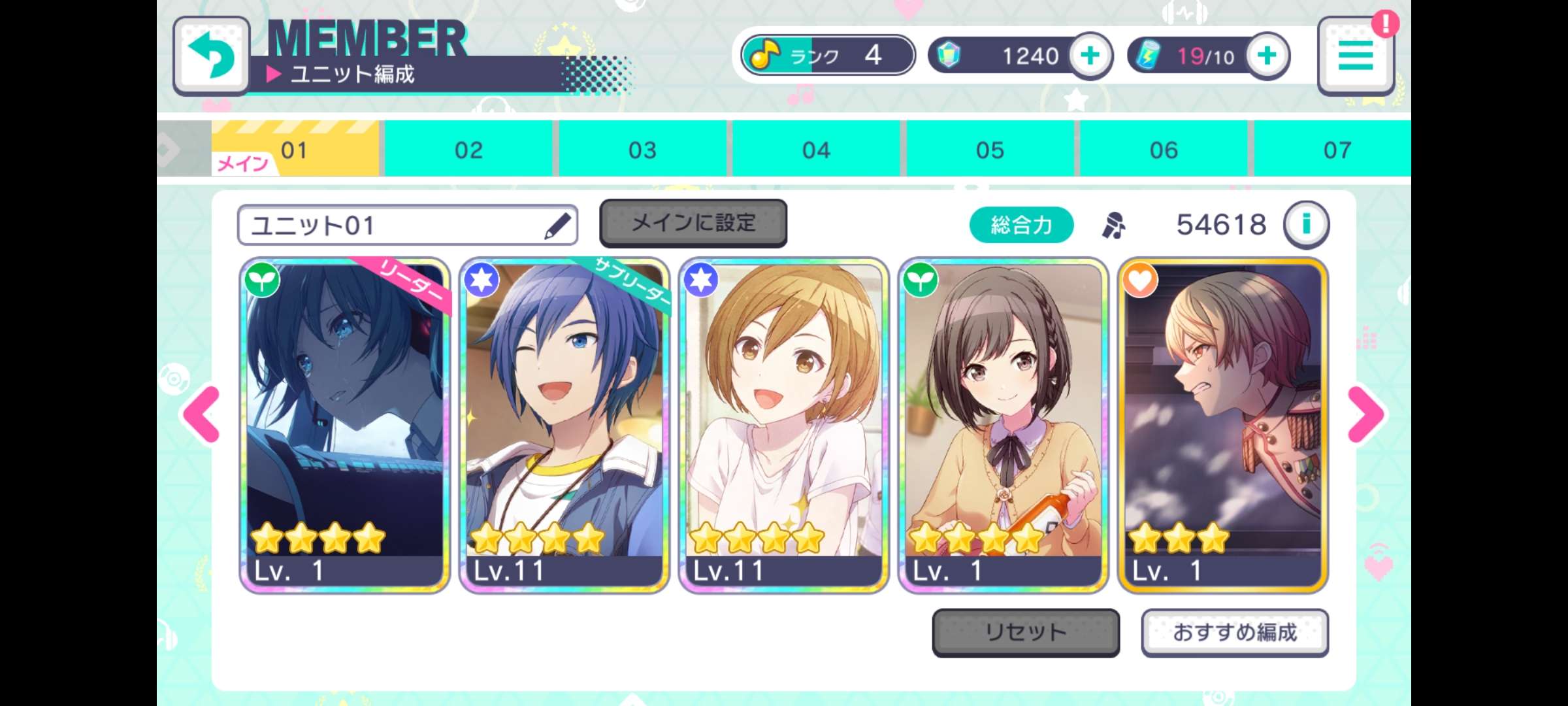The width and height of the screenshot is (1568, 706).
Task: Open the hamburger menu with notification badge
Action: click(1356, 58)
